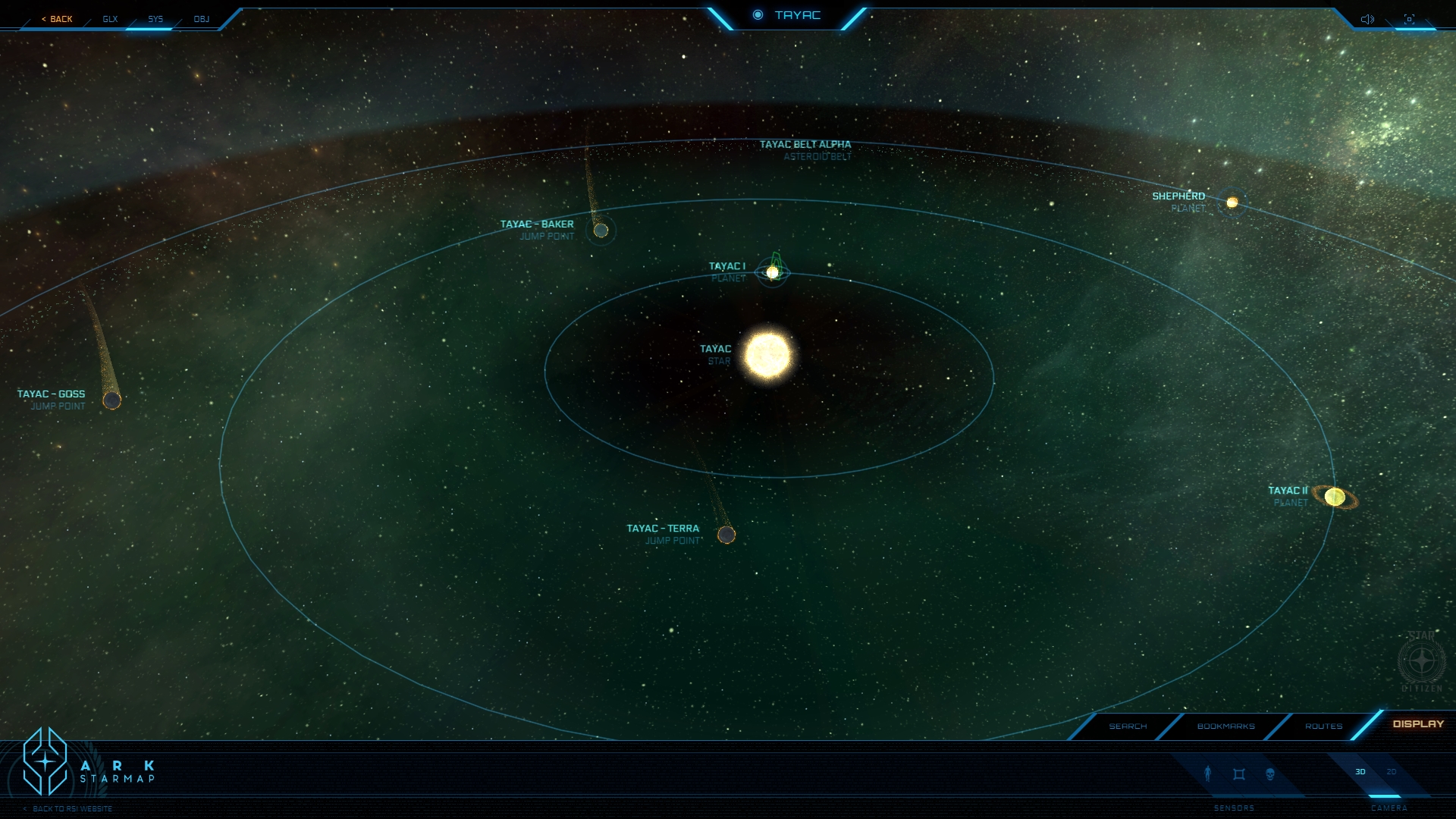Switch camera to 2D mode

pyautogui.click(x=1392, y=772)
